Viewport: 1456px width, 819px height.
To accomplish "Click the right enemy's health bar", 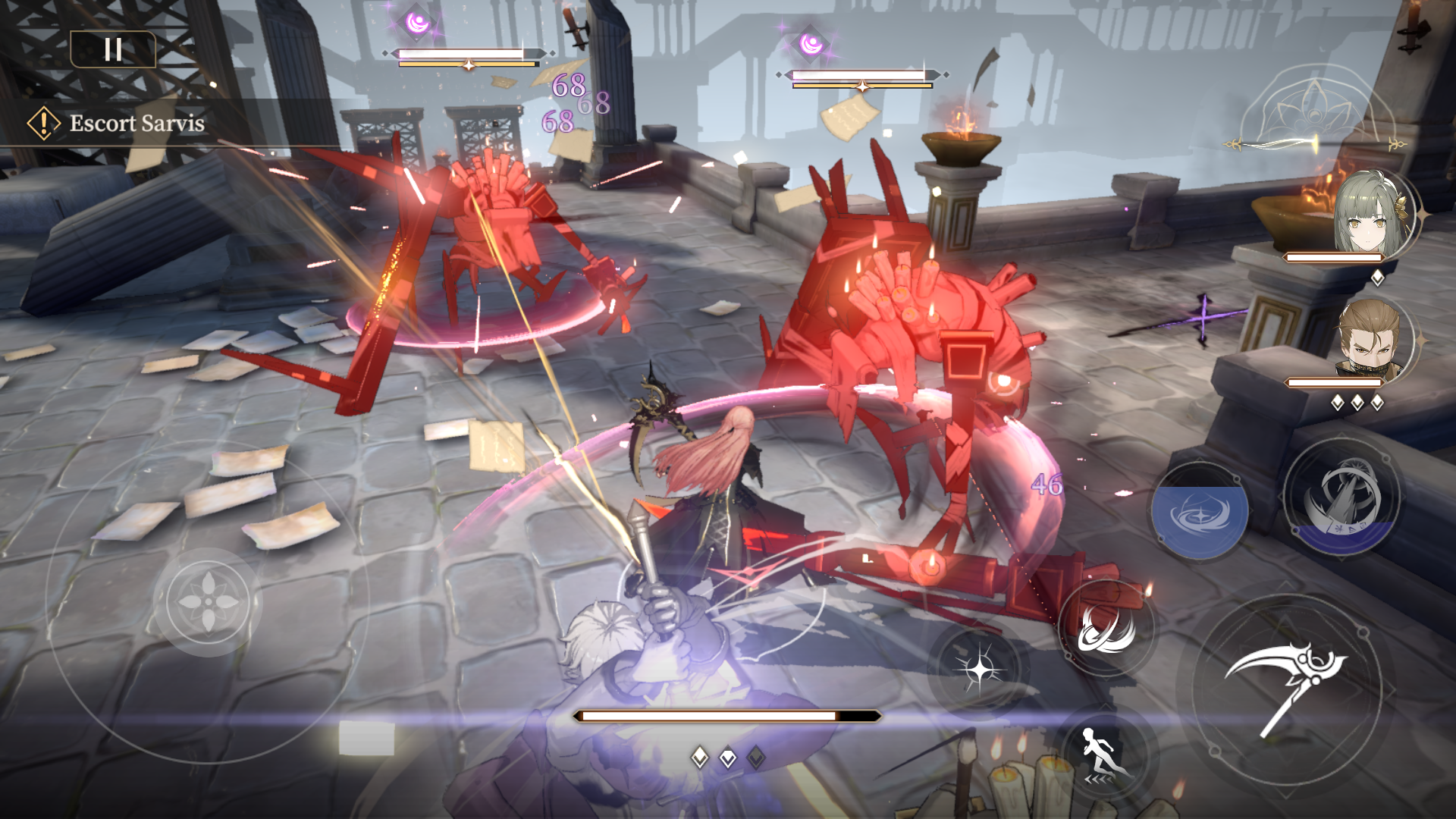I will pos(861,77).
